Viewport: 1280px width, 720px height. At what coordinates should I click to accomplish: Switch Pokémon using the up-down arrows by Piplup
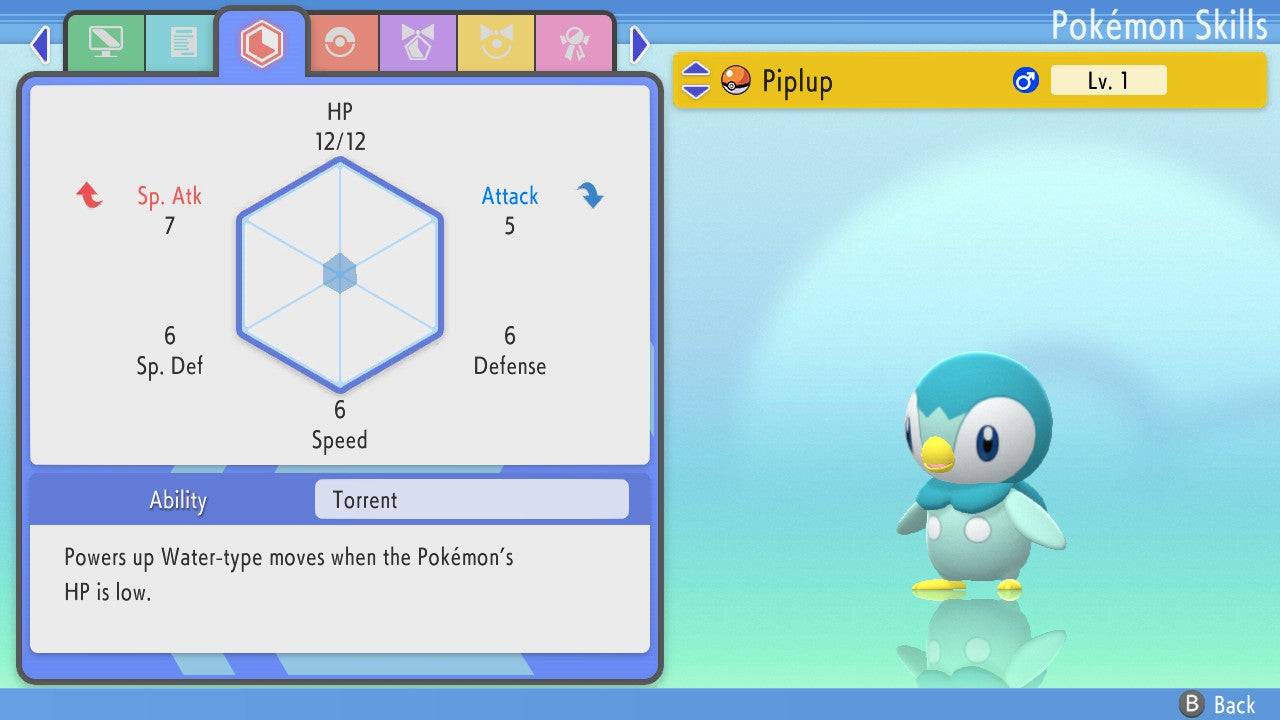696,81
